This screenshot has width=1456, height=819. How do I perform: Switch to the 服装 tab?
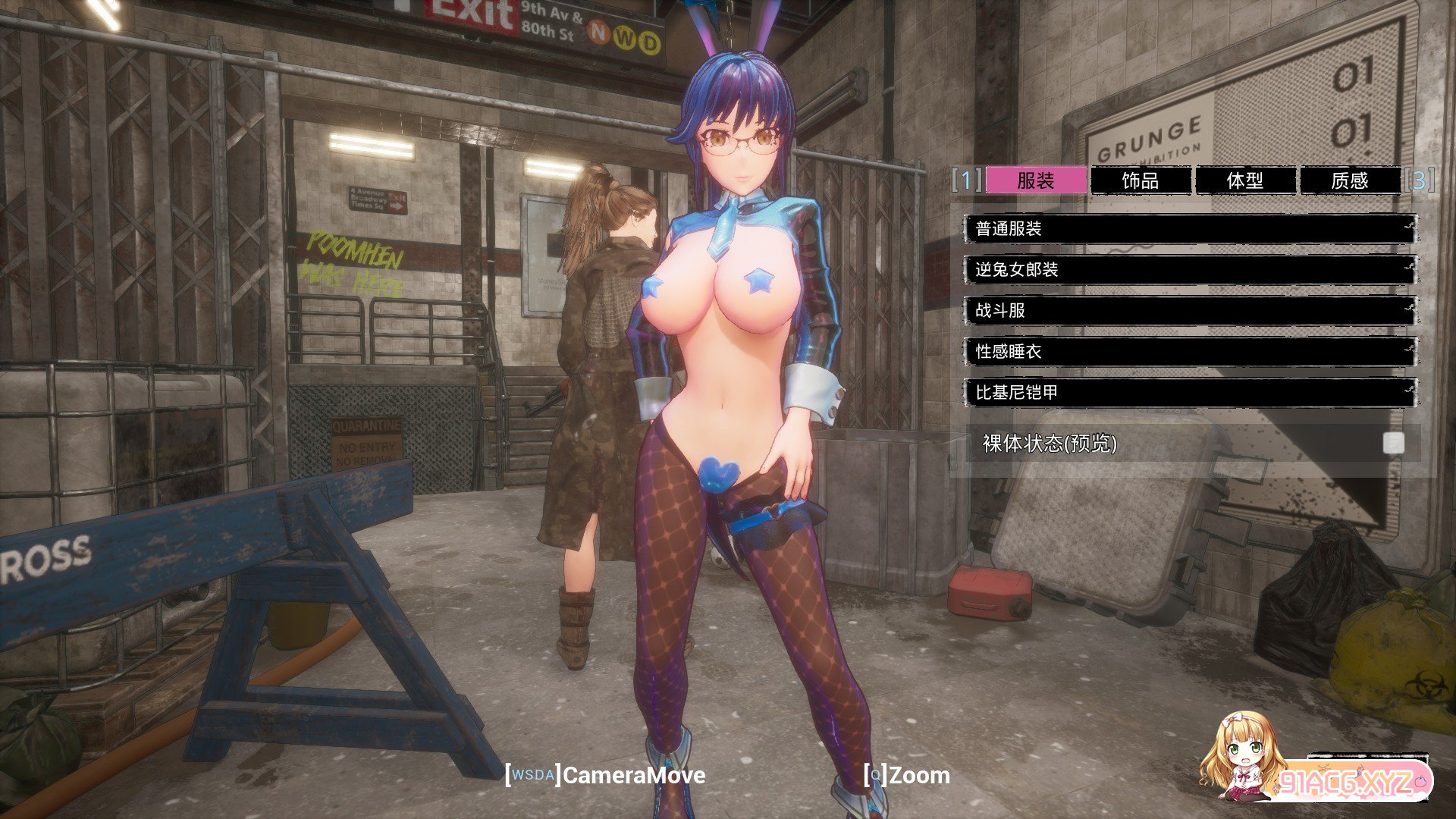[x=1035, y=180]
